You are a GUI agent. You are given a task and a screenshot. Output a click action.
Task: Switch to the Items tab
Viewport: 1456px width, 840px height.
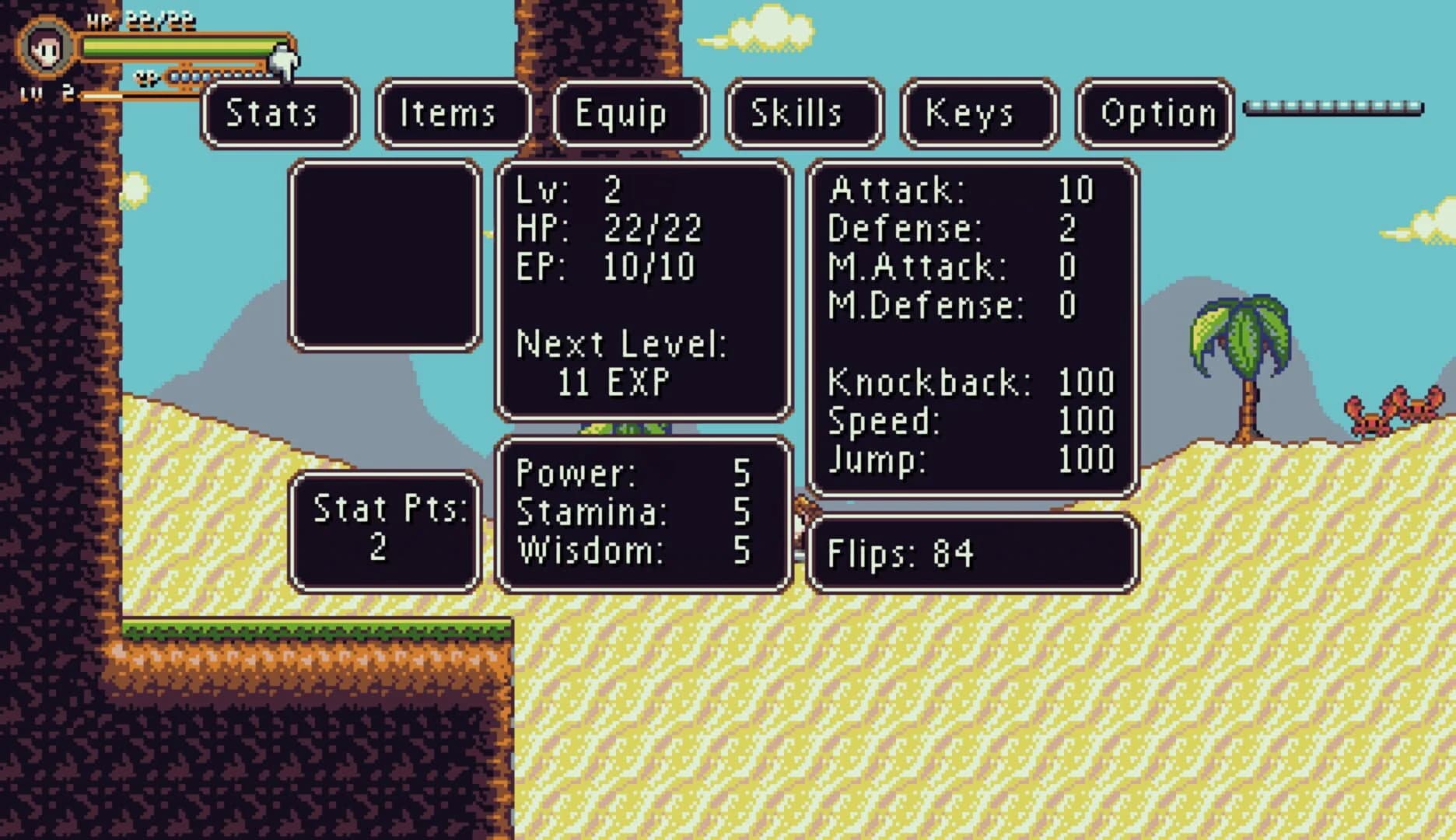pyautogui.click(x=451, y=114)
